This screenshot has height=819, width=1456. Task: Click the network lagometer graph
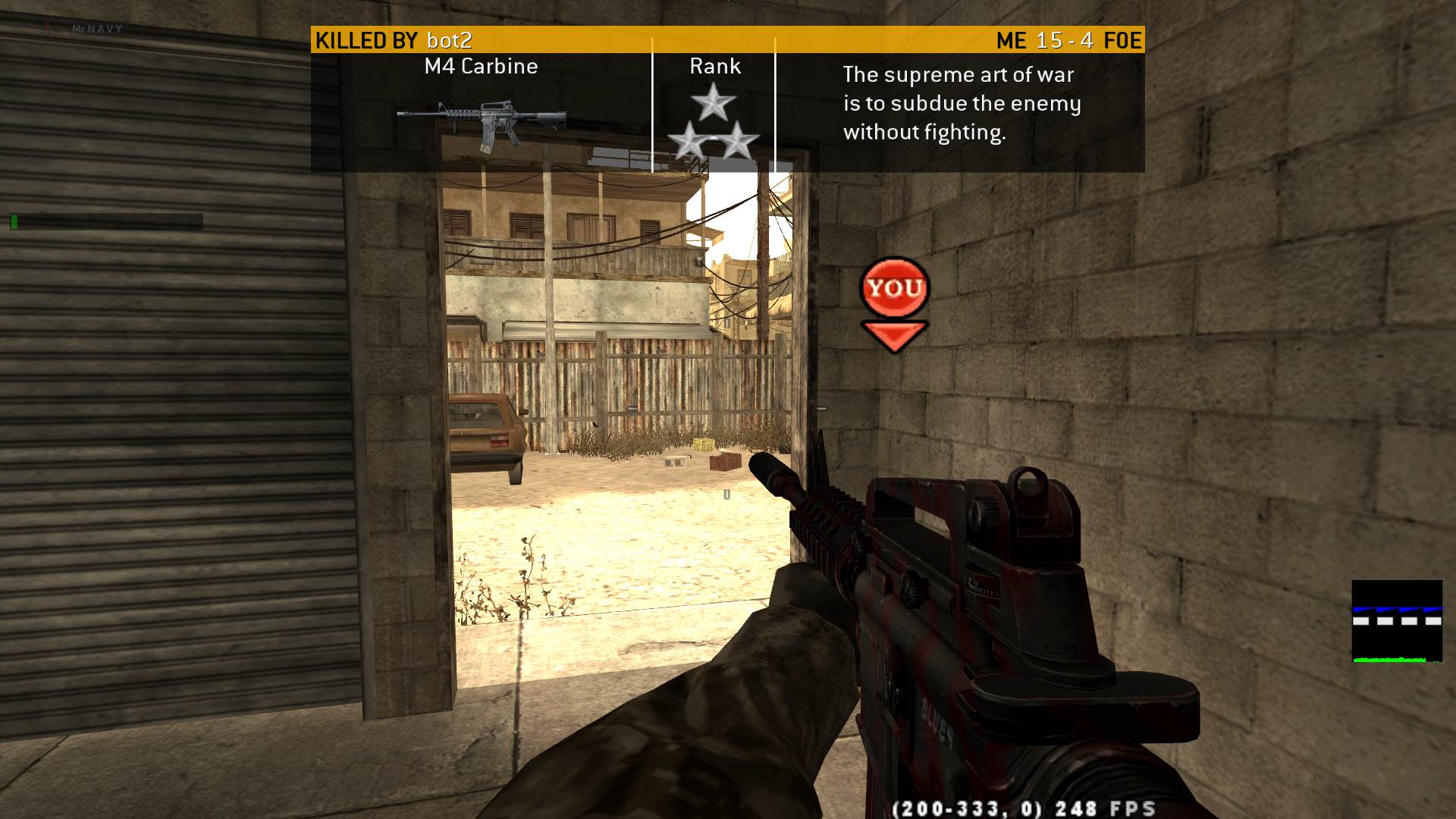click(x=1397, y=622)
